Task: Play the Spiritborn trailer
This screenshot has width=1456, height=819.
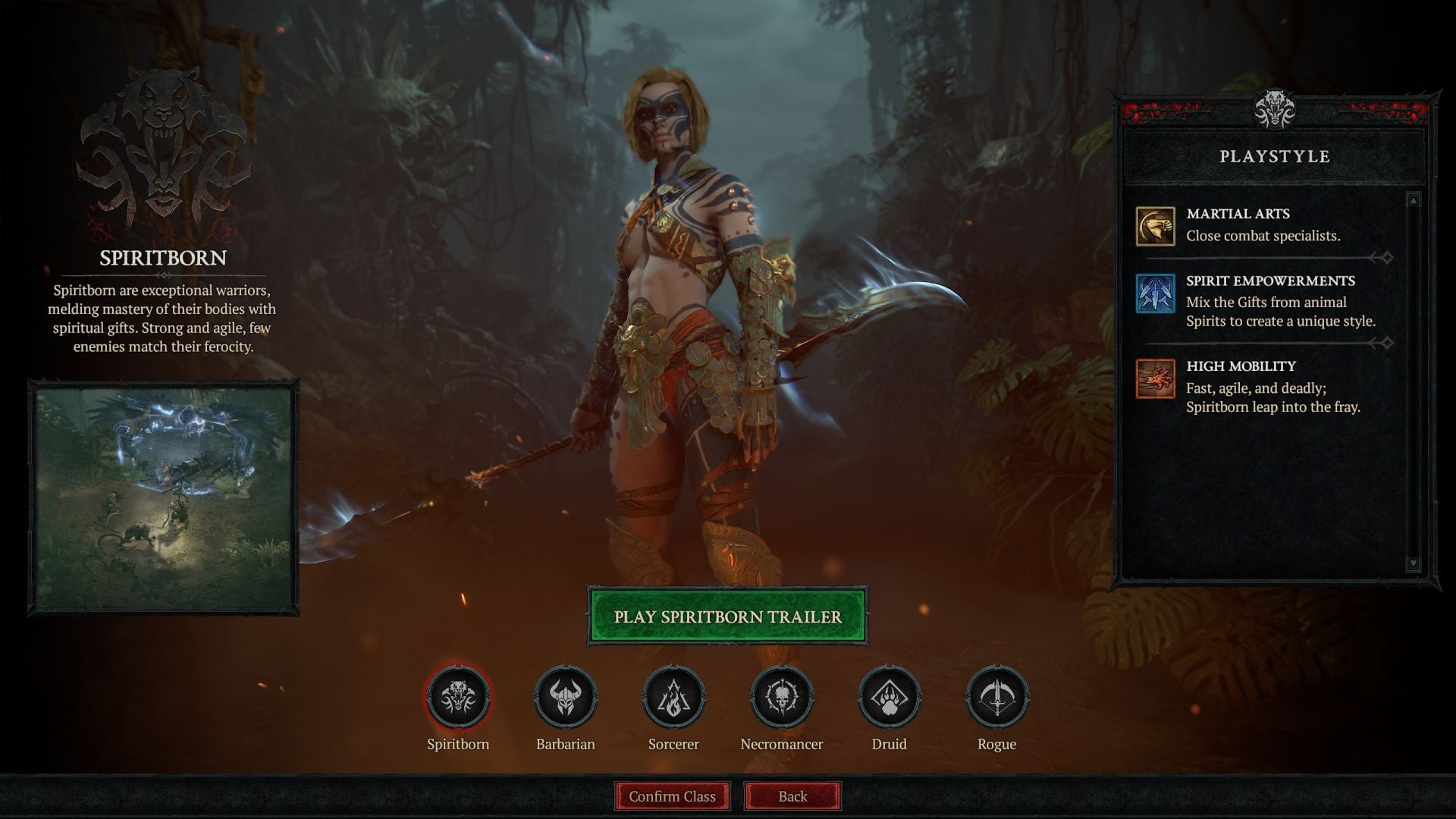Action: (726, 617)
